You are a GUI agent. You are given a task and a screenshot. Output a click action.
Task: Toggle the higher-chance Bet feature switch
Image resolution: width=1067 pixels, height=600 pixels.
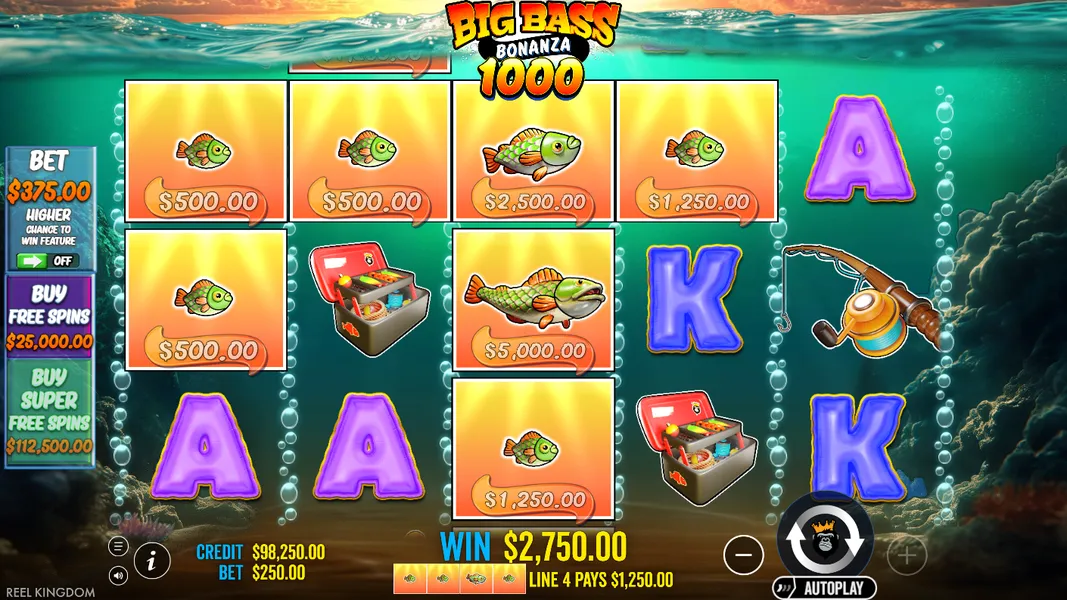[49, 261]
